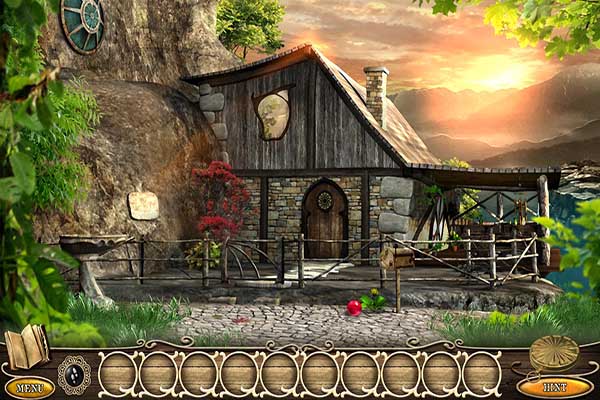Open the golden compass map icon
The width and height of the screenshot is (600, 400).
pyautogui.click(x=554, y=351)
